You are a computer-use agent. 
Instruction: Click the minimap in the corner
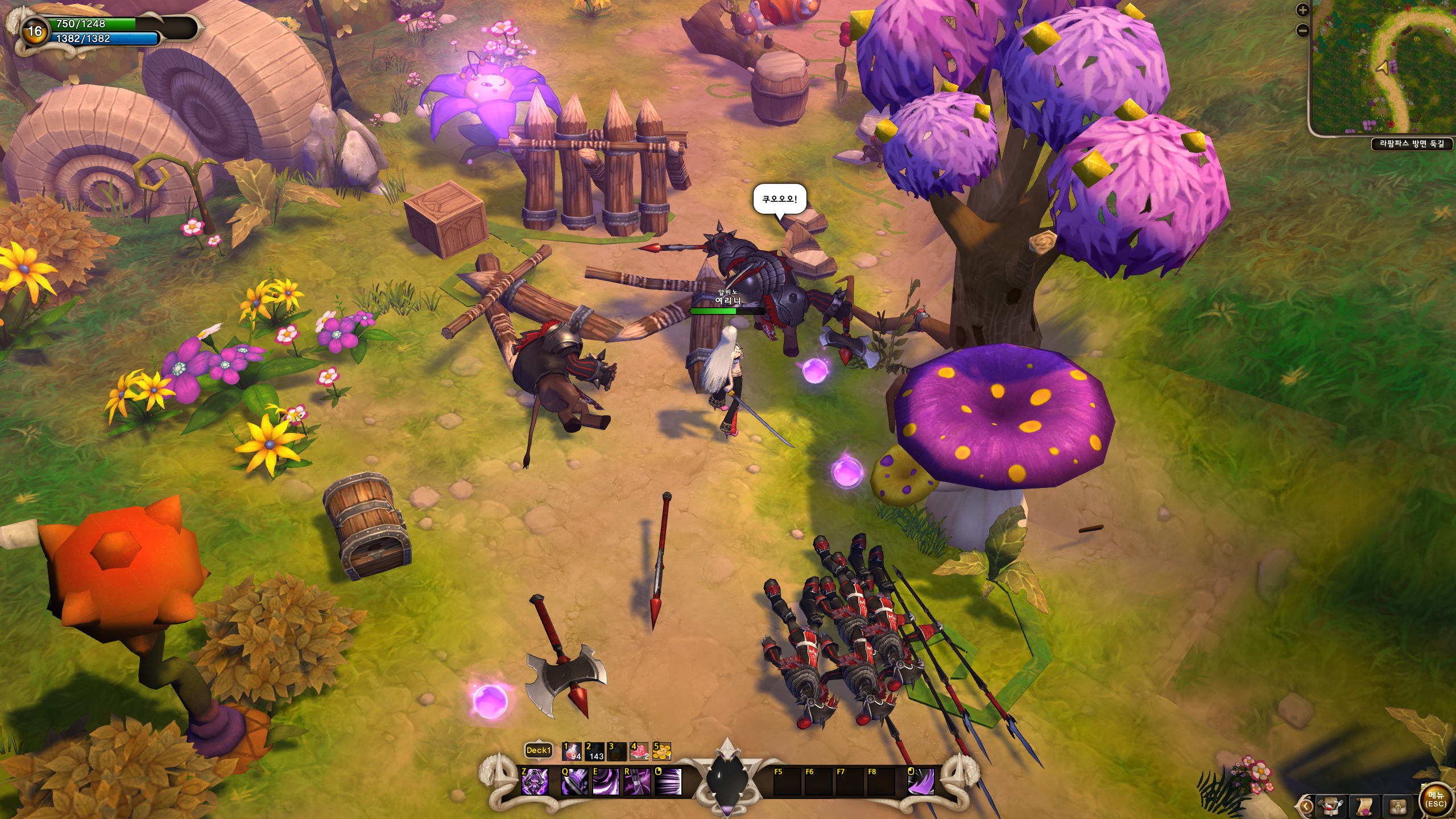coord(1382,69)
